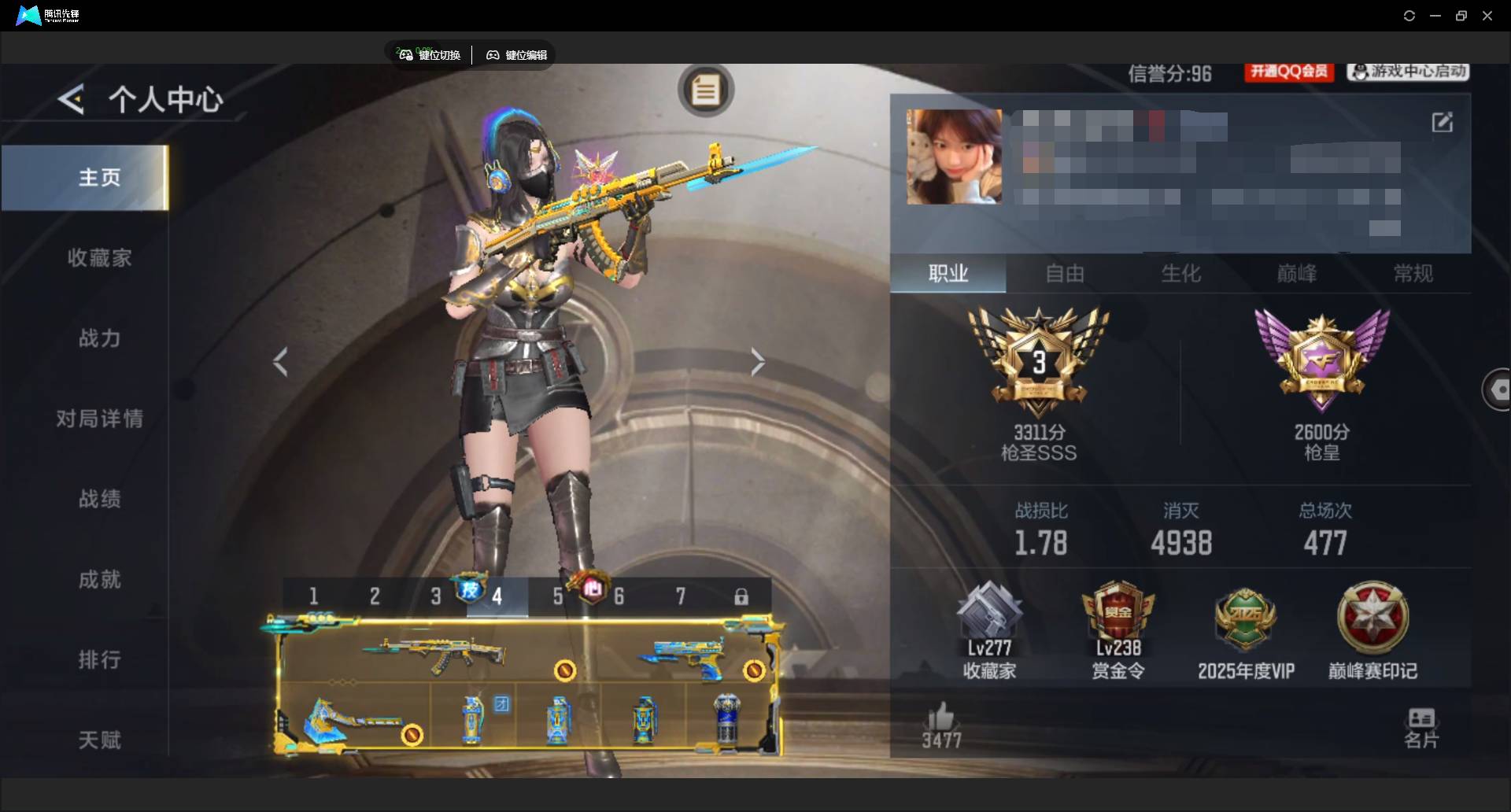Screen dimensions: 1511x812
Task: Open the round notes list icon
Action: [705, 90]
